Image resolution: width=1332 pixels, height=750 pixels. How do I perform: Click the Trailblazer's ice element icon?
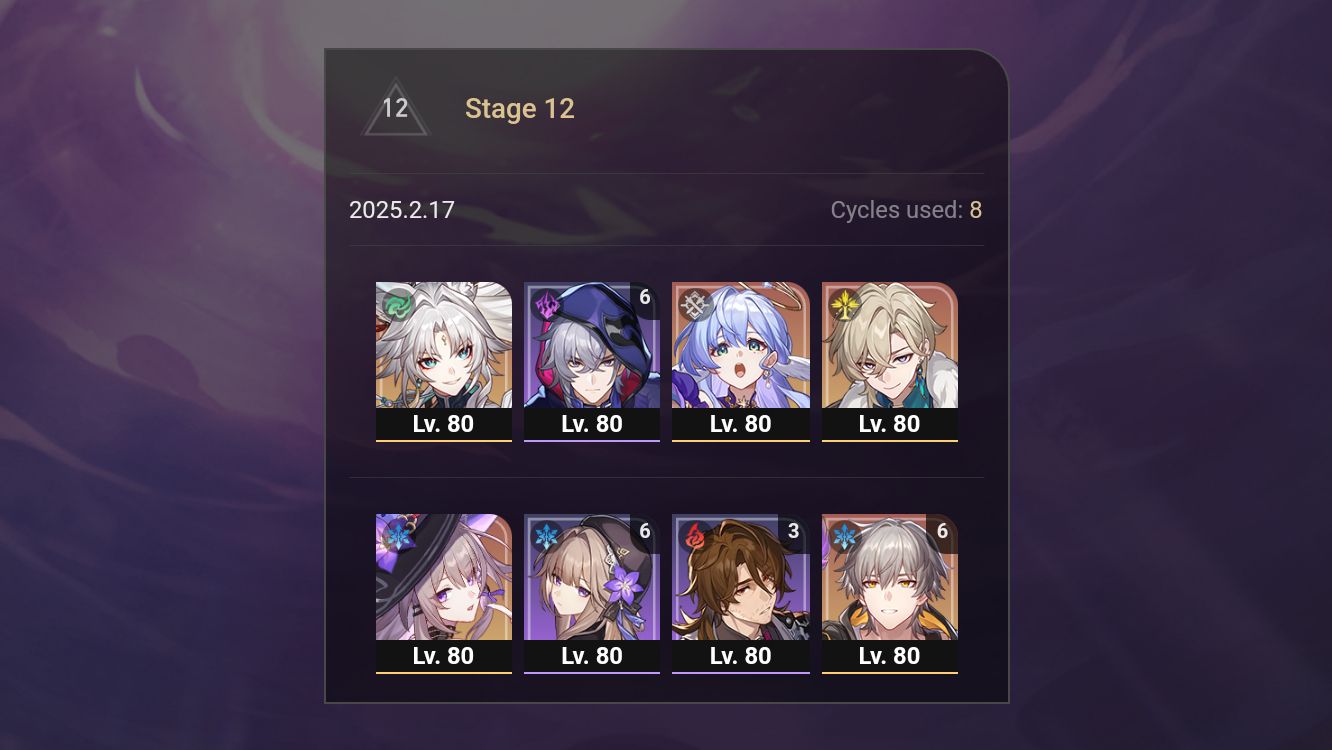[x=843, y=533]
